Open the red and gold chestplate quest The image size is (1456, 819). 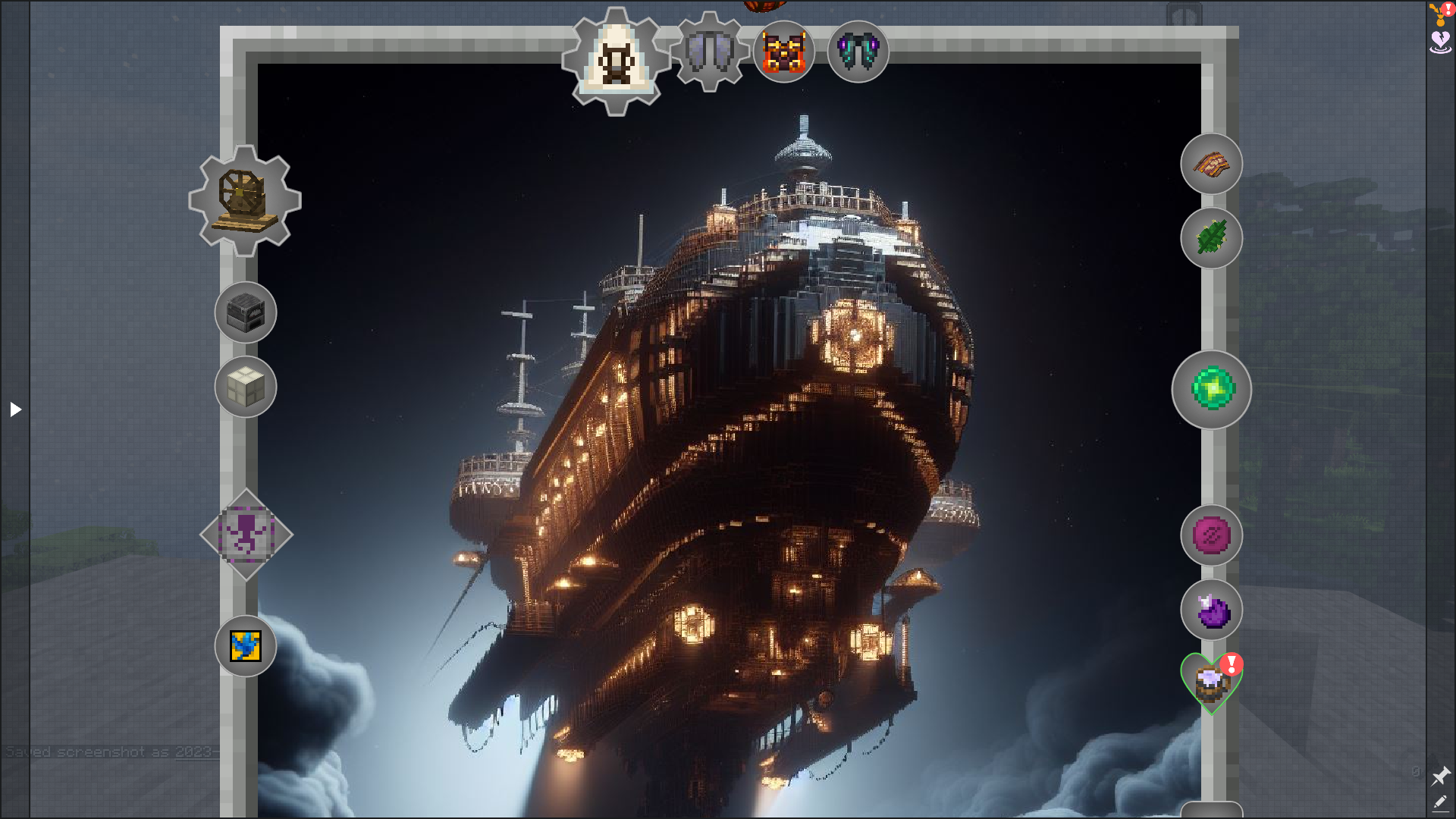(783, 52)
